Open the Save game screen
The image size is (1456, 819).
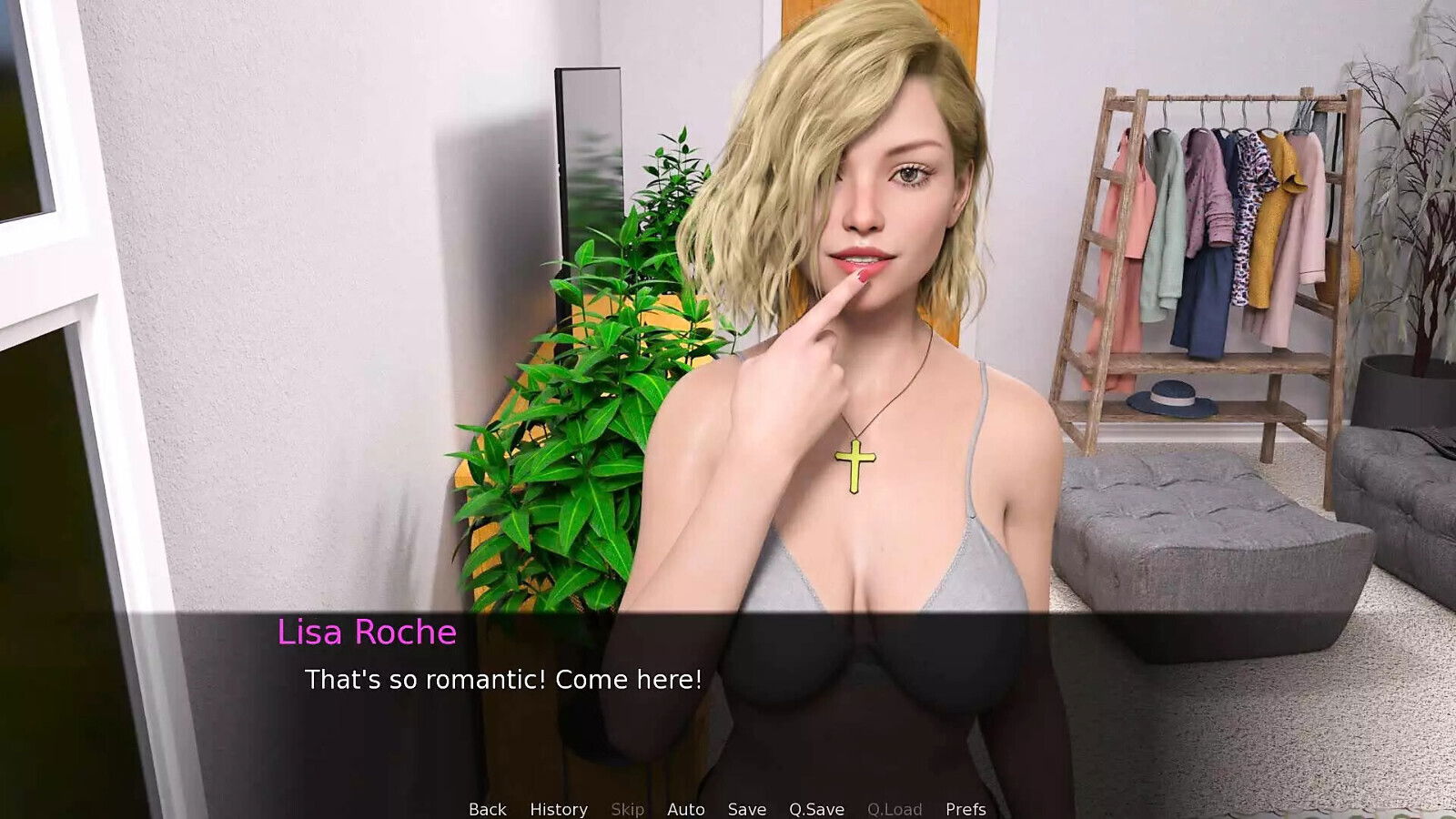[745, 809]
